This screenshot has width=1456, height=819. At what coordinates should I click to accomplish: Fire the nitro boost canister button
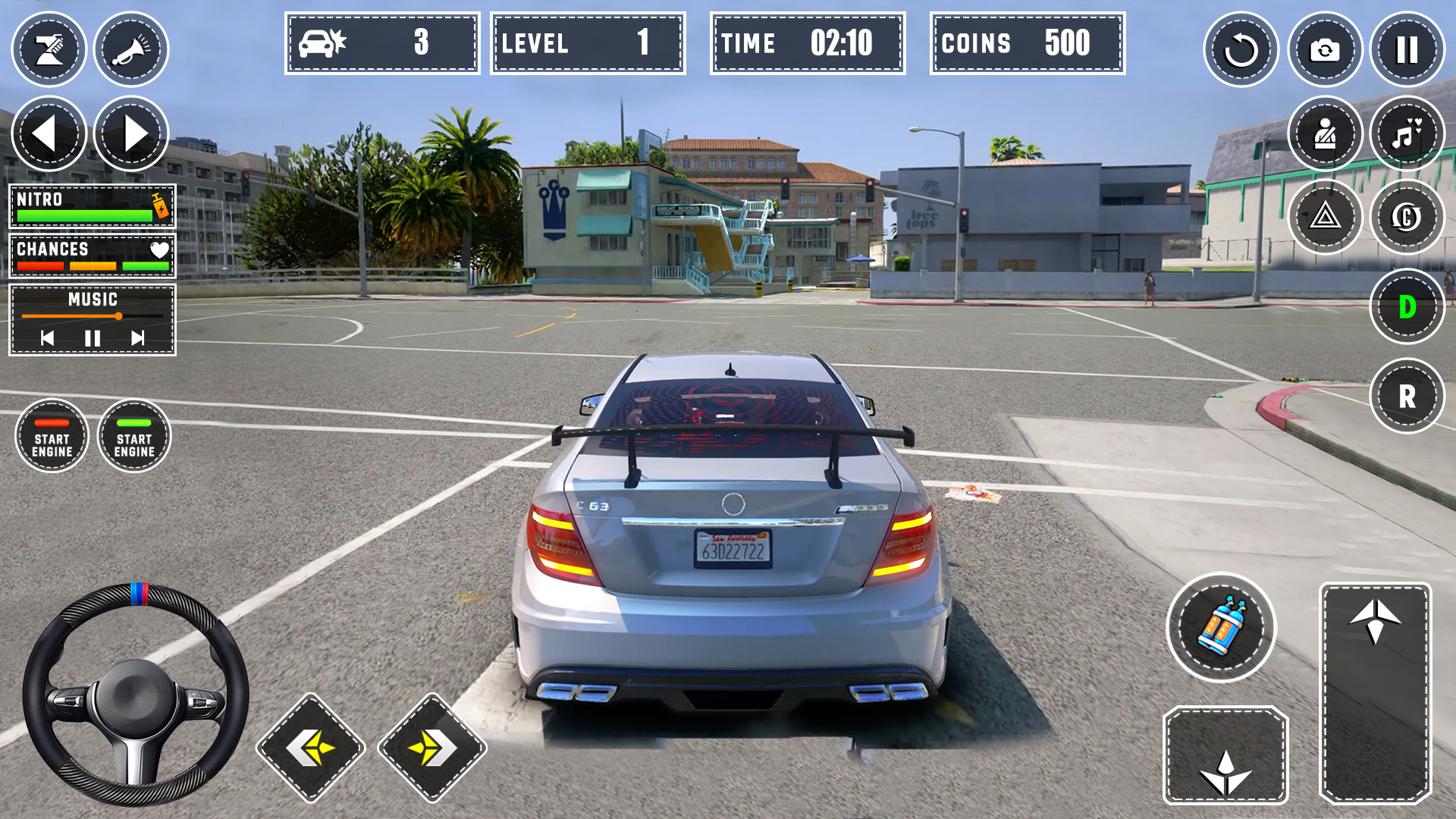1221,627
